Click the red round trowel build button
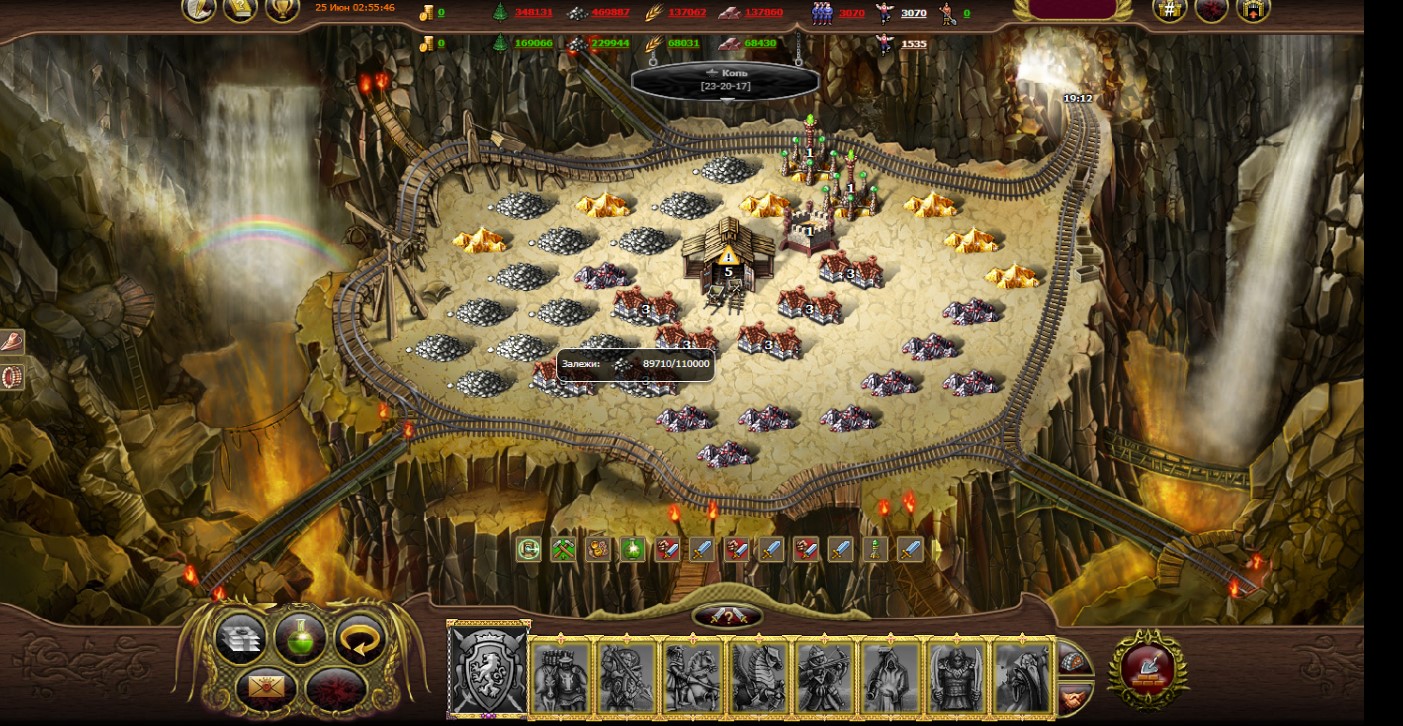The width and height of the screenshot is (1403, 726). pyautogui.click(x=1148, y=667)
